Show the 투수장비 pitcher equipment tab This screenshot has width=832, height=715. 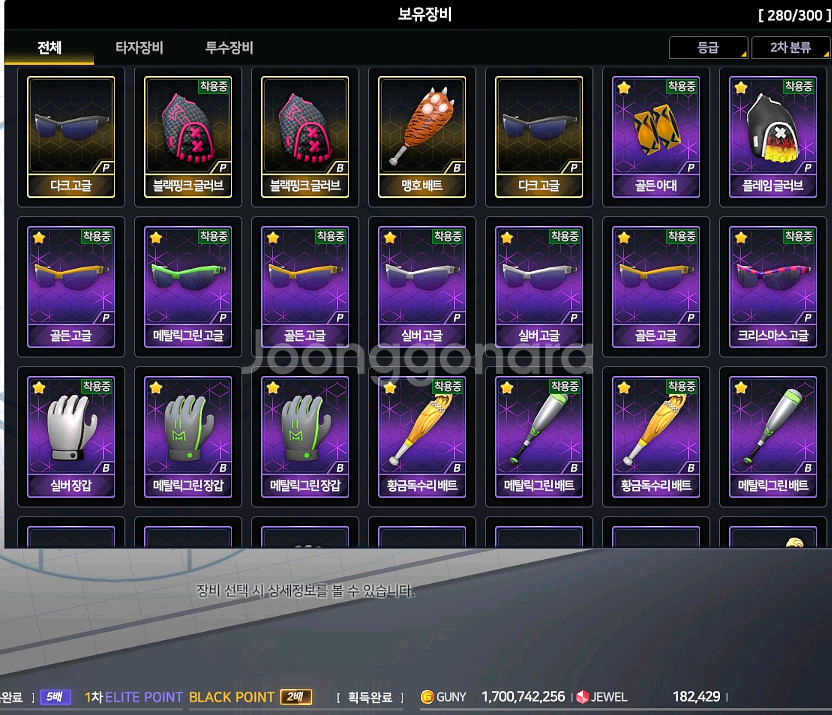tap(229, 48)
